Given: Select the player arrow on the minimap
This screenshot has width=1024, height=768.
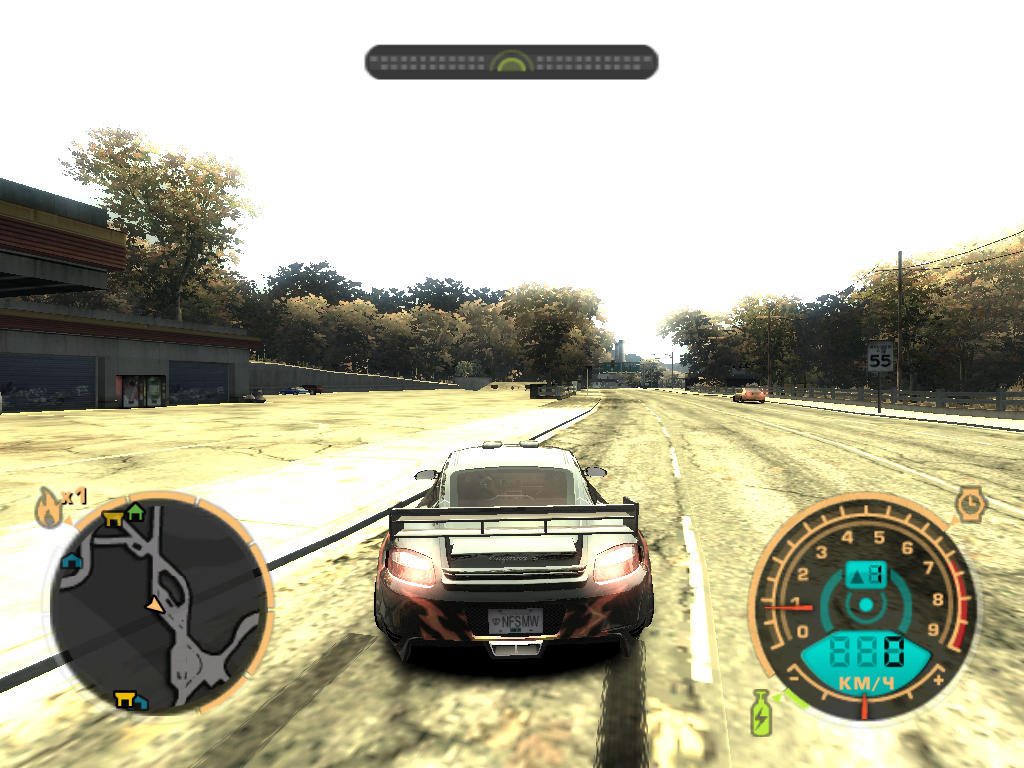Looking at the screenshot, I should coord(154,604).
